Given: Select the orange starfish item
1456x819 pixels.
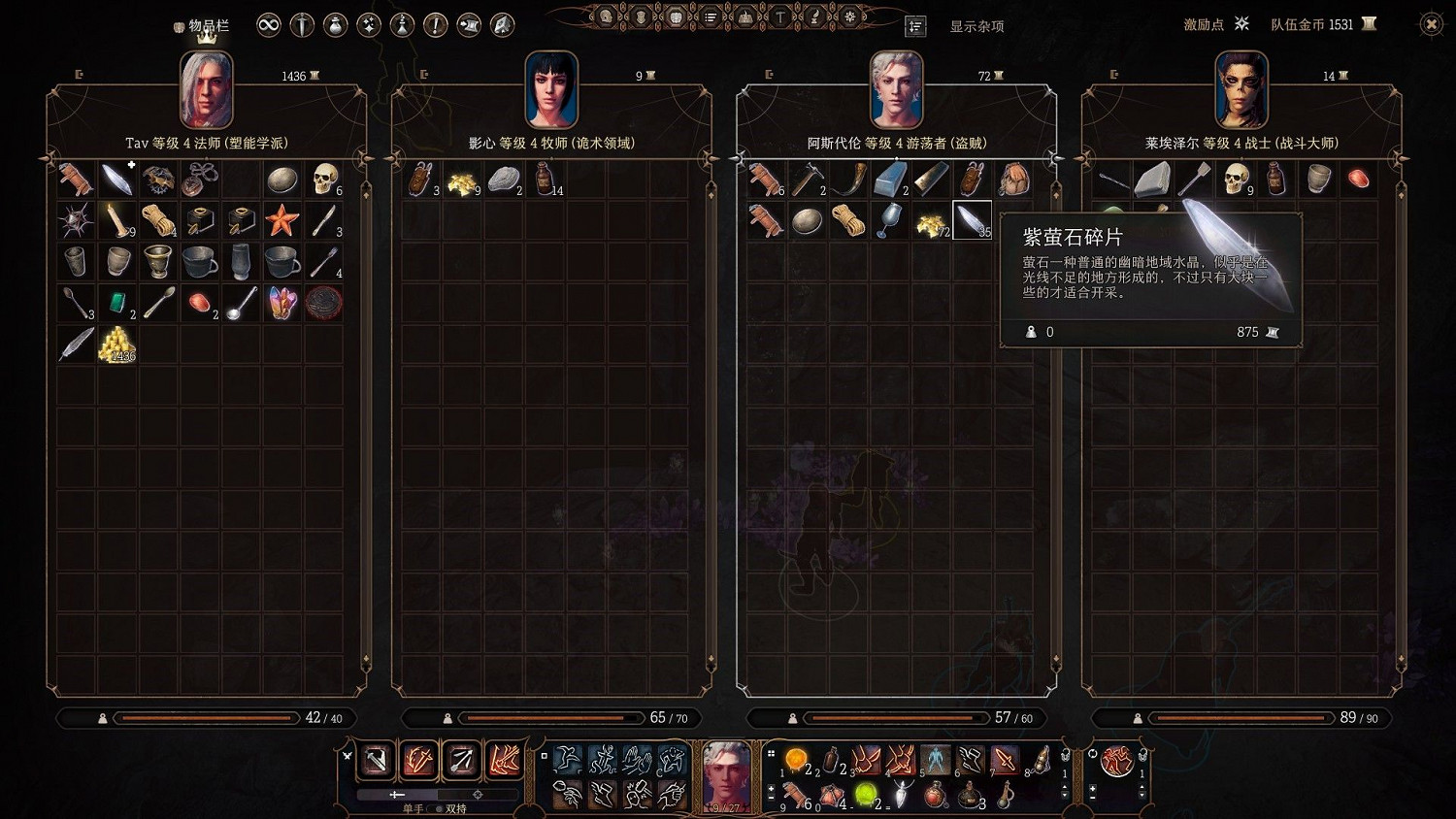Looking at the screenshot, I should click(x=282, y=221).
